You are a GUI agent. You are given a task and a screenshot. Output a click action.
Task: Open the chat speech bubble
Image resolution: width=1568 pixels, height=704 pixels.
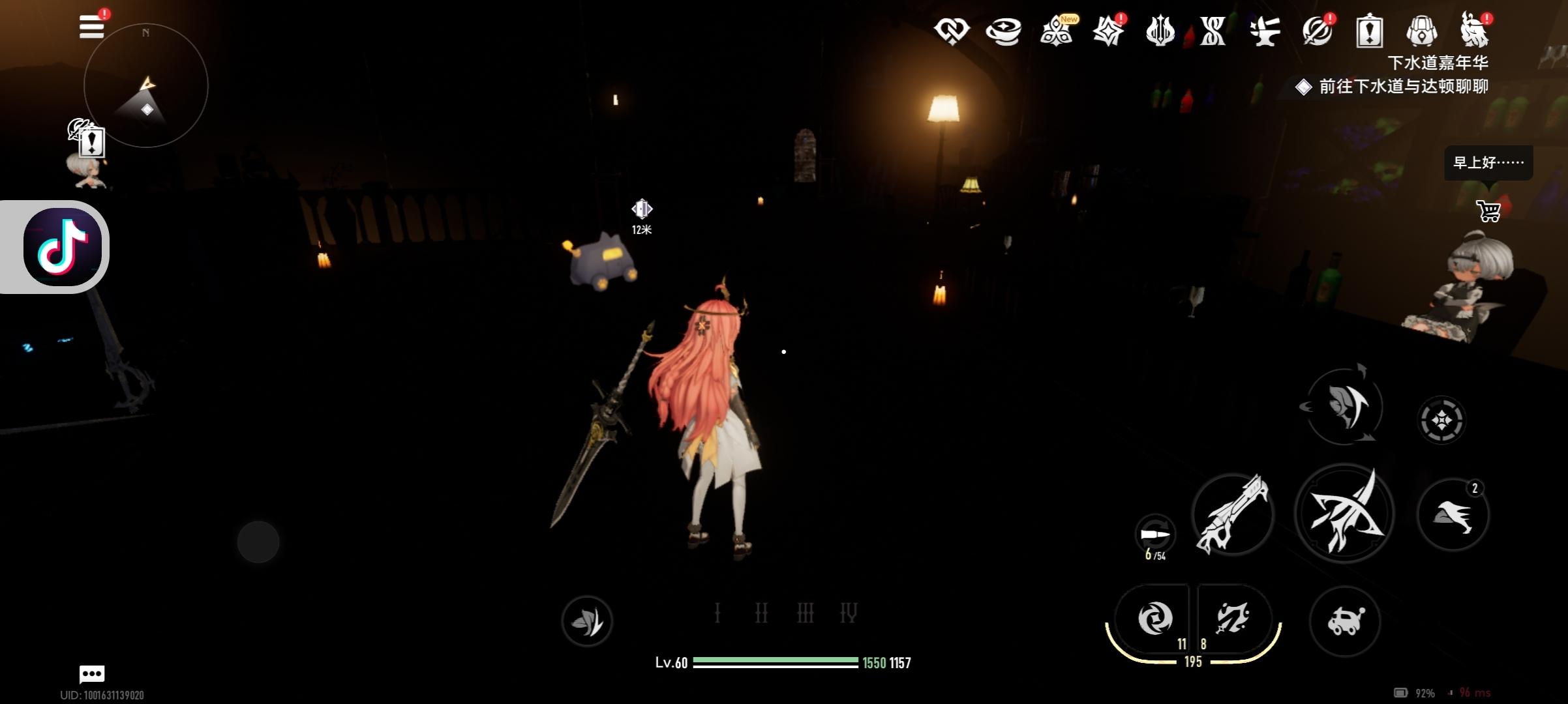(92, 673)
